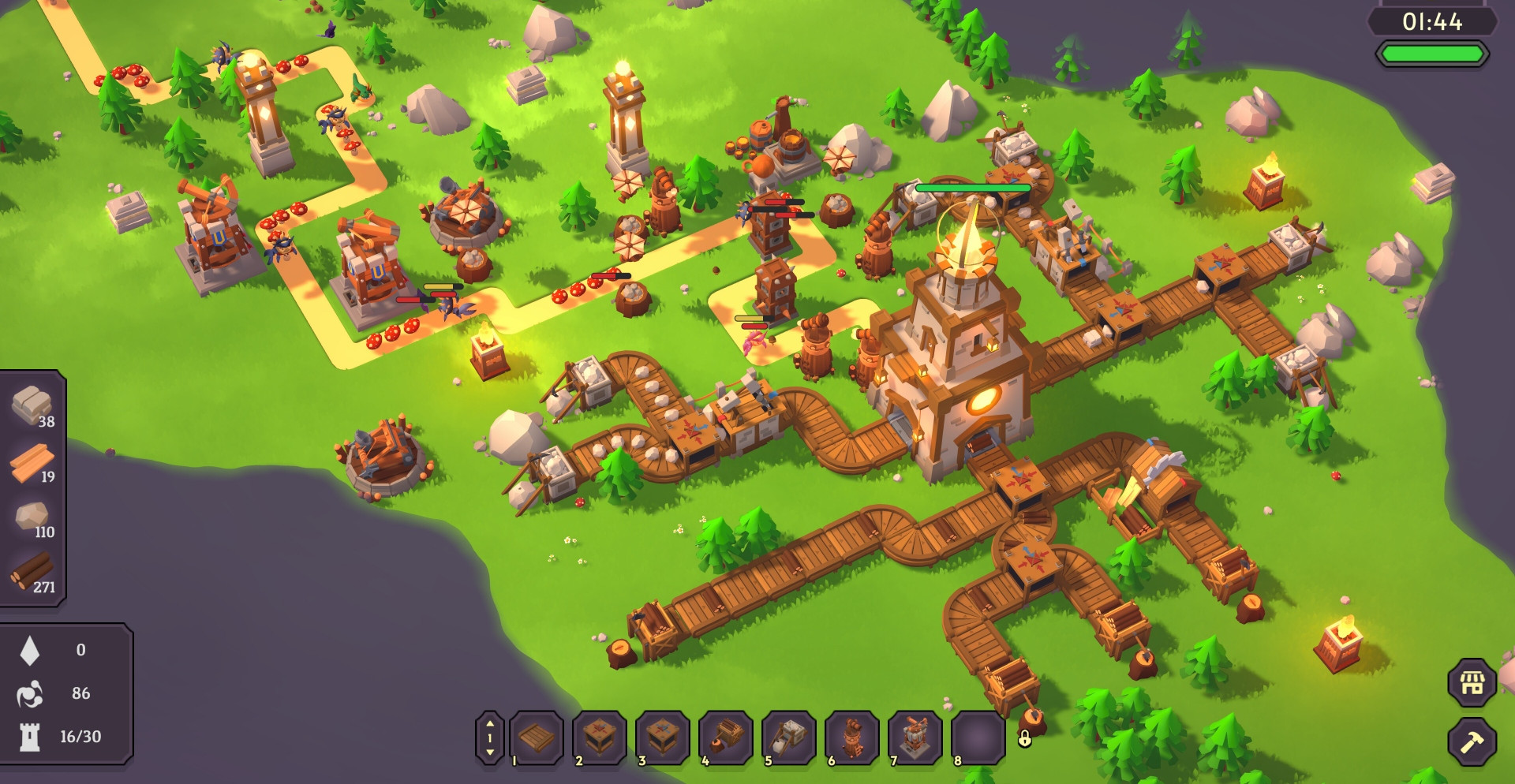1515x784 pixels.
Task: Choose the red-arrow junction box in slot 2
Action: point(600,738)
